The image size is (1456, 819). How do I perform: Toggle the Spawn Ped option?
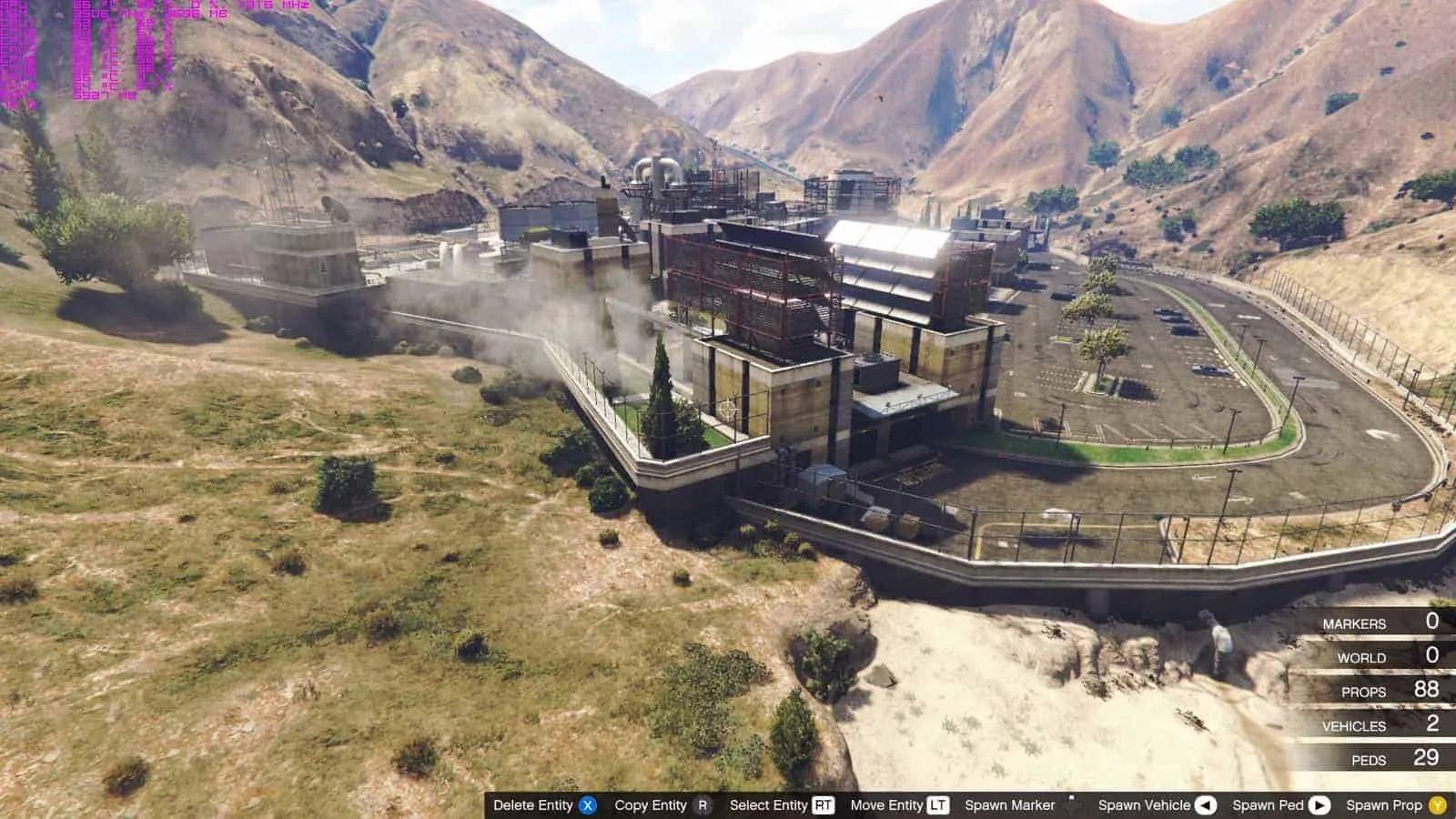pos(1267,804)
